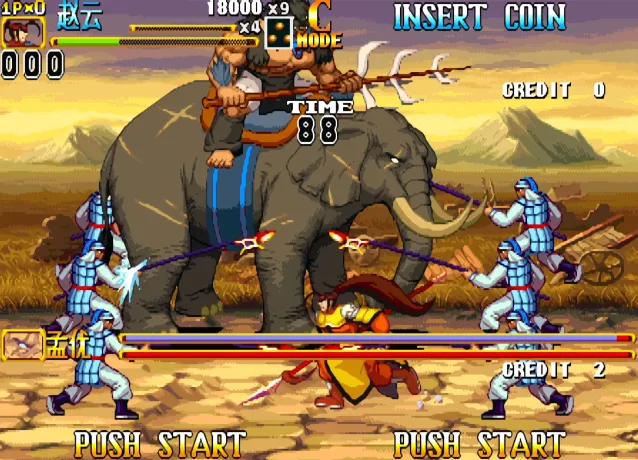Click the Zhao Yun player portrait

[x=17, y=32]
